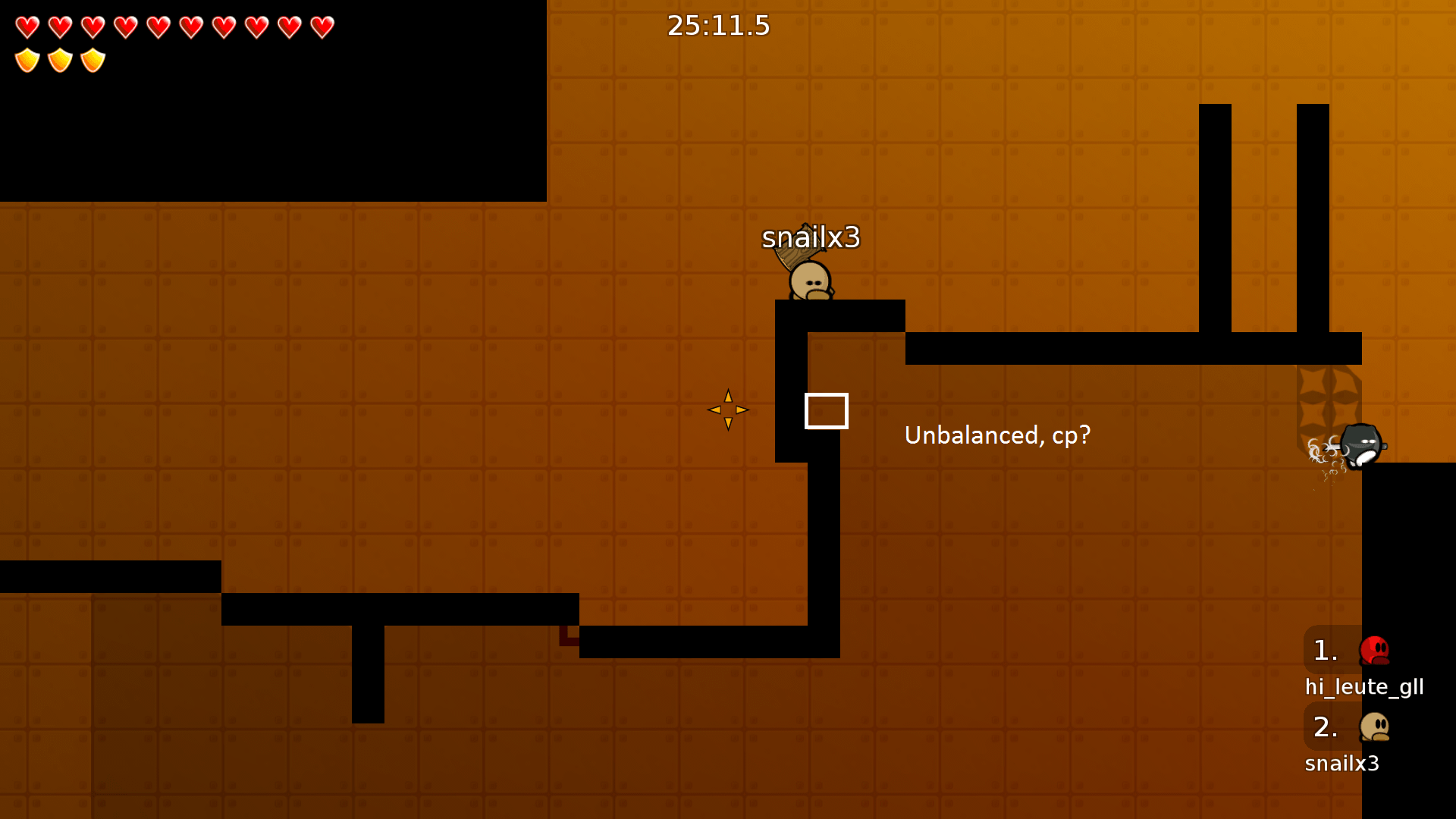Image resolution: width=1456 pixels, height=819 pixels.
Task: Toggle the white checkpoint square
Action: point(827,410)
